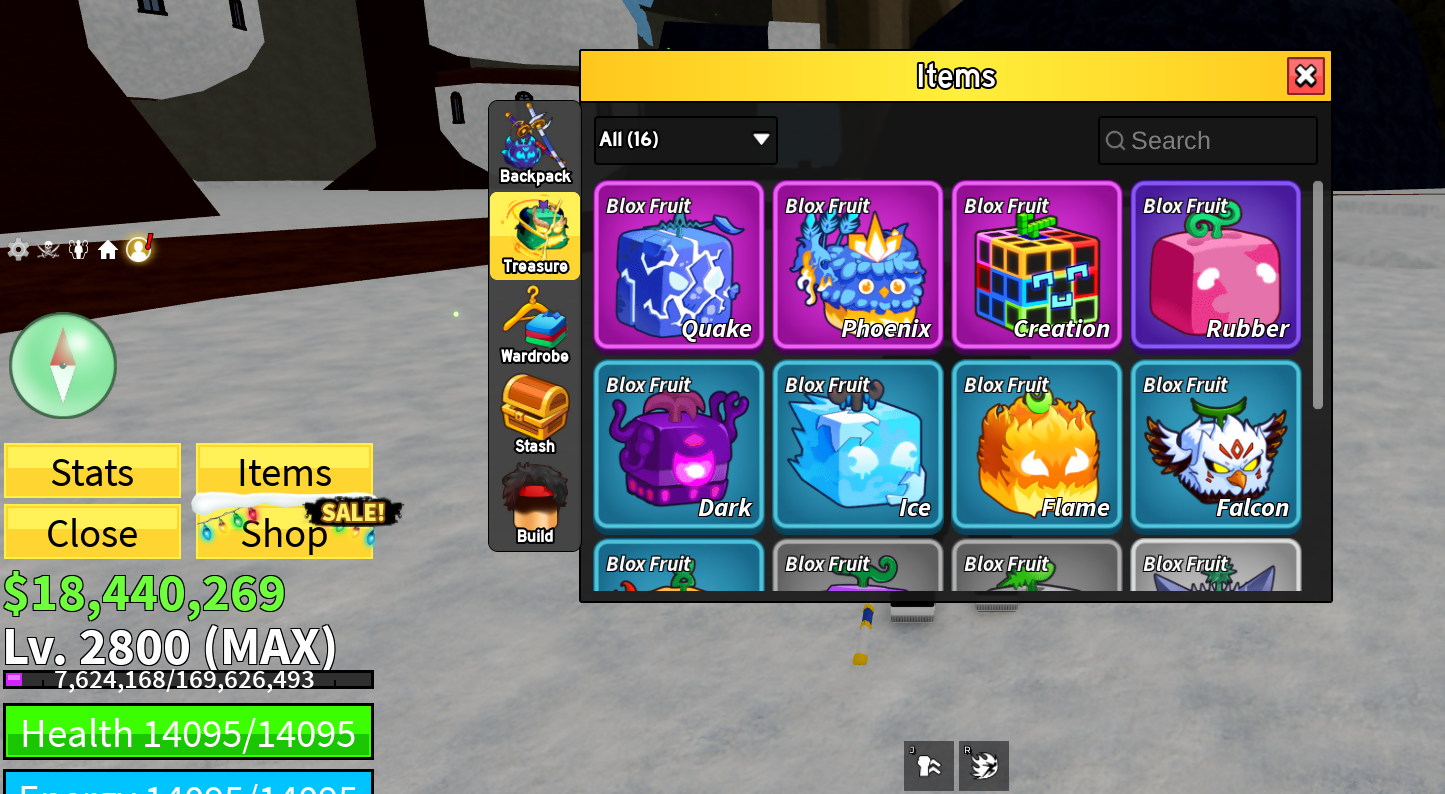Select the Build avatar icon
Viewport: 1445px width, 794px height.
click(535, 495)
